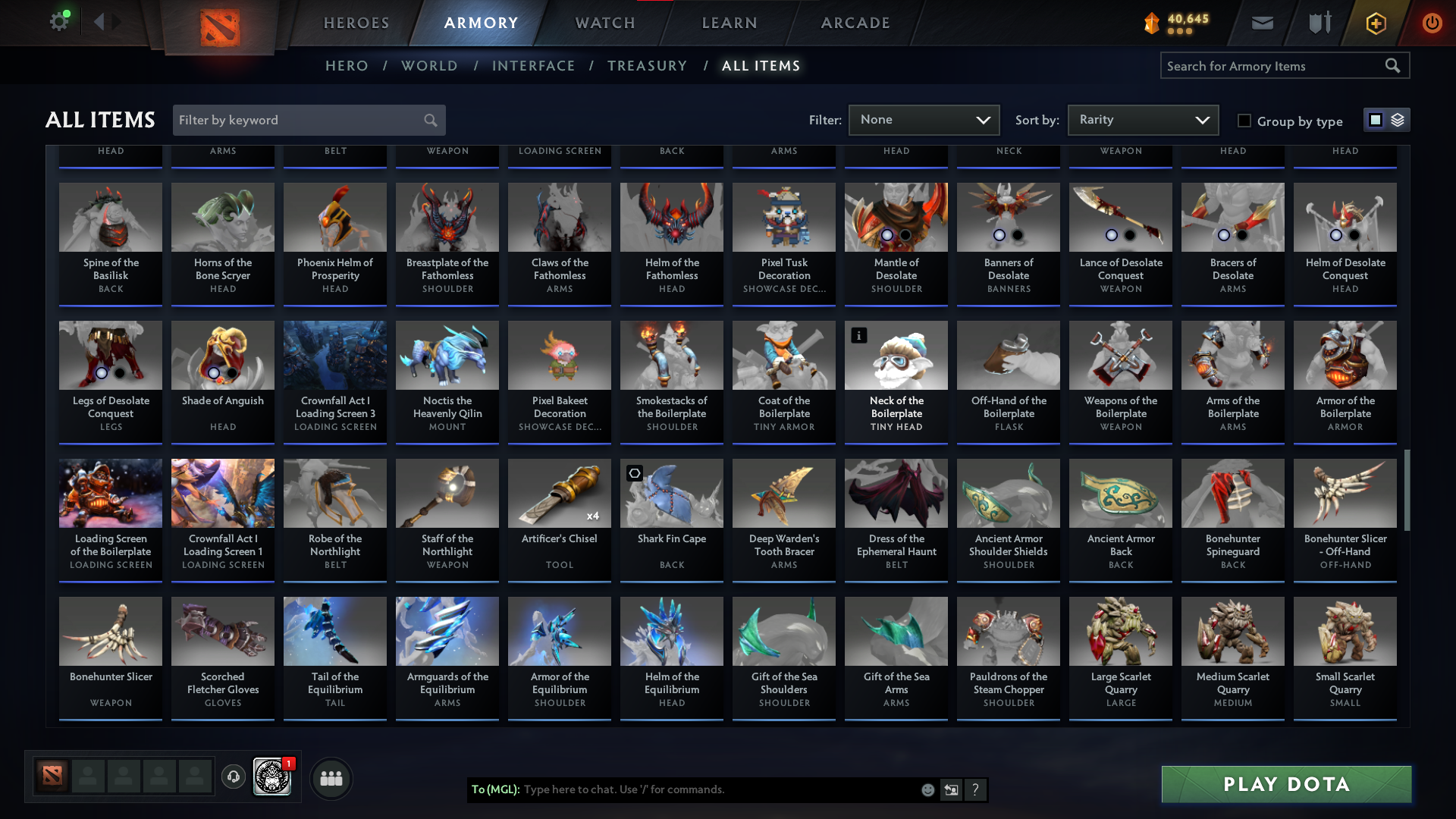The height and width of the screenshot is (819, 1456).
Task: Click the gold Dota Plus icon
Action: point(1375,23)
